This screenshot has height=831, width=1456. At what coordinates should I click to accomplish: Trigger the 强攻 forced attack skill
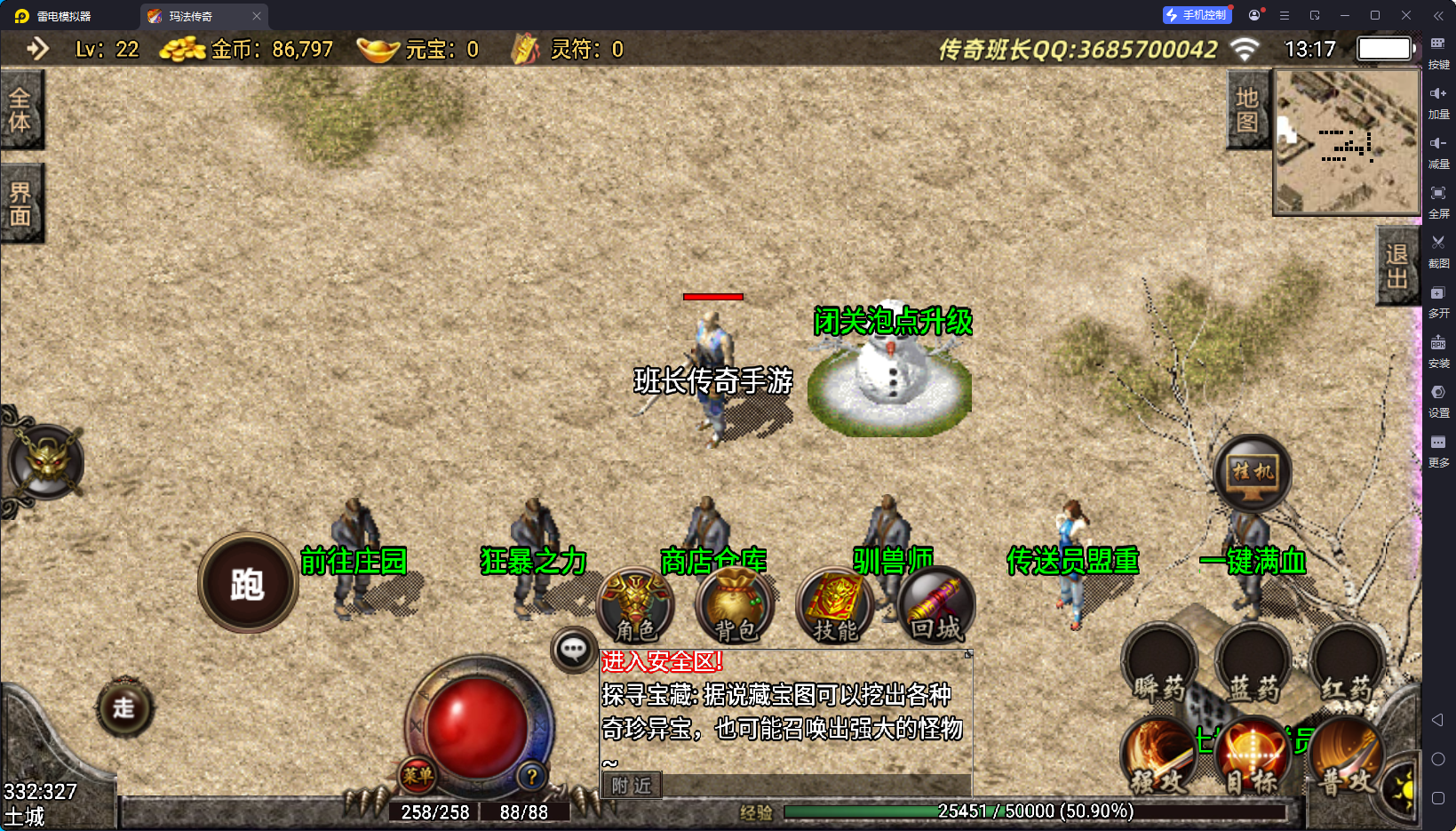click(x=1159, y=757)
